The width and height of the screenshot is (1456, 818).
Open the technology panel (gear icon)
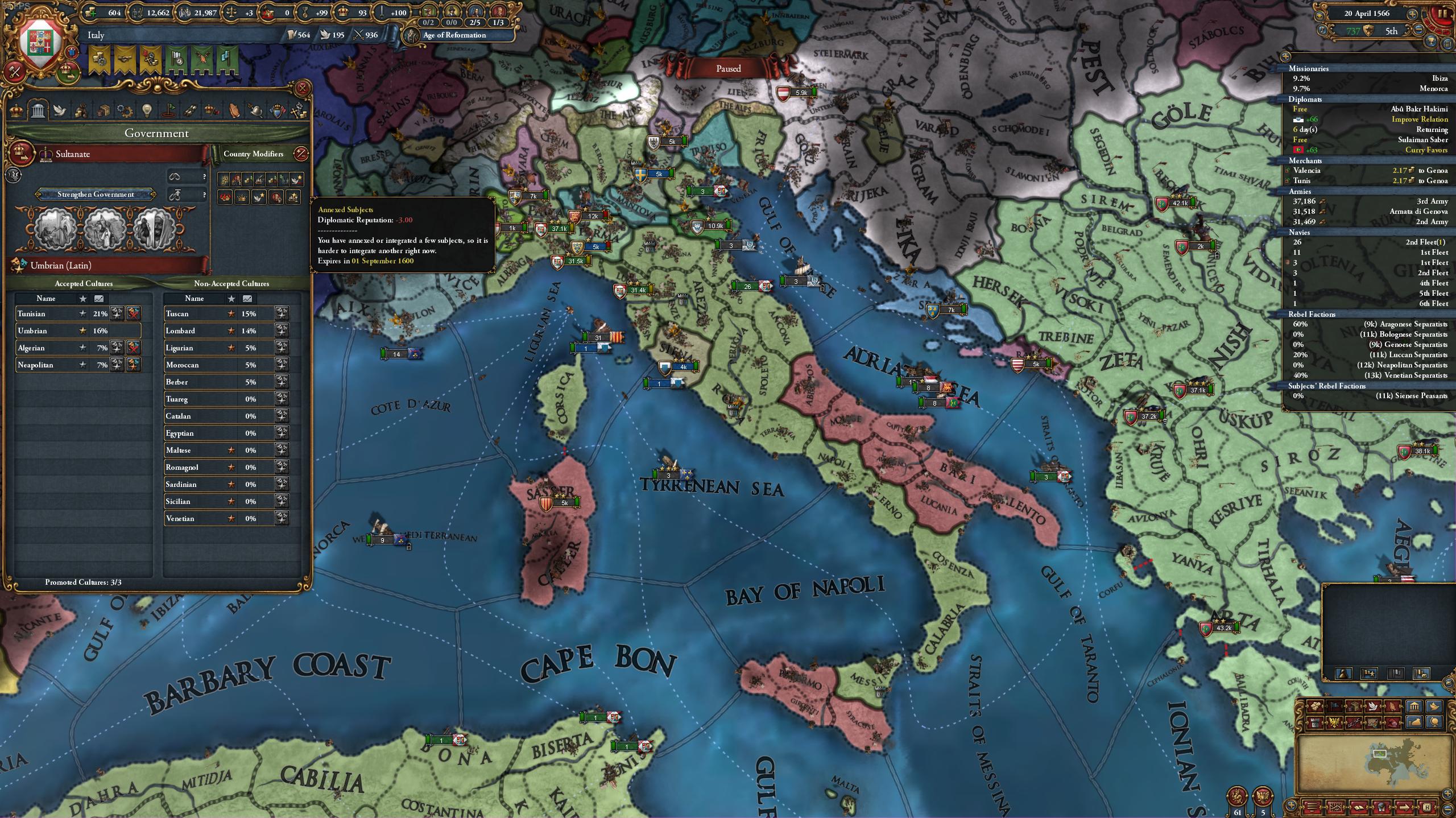[x=125, y=111]
